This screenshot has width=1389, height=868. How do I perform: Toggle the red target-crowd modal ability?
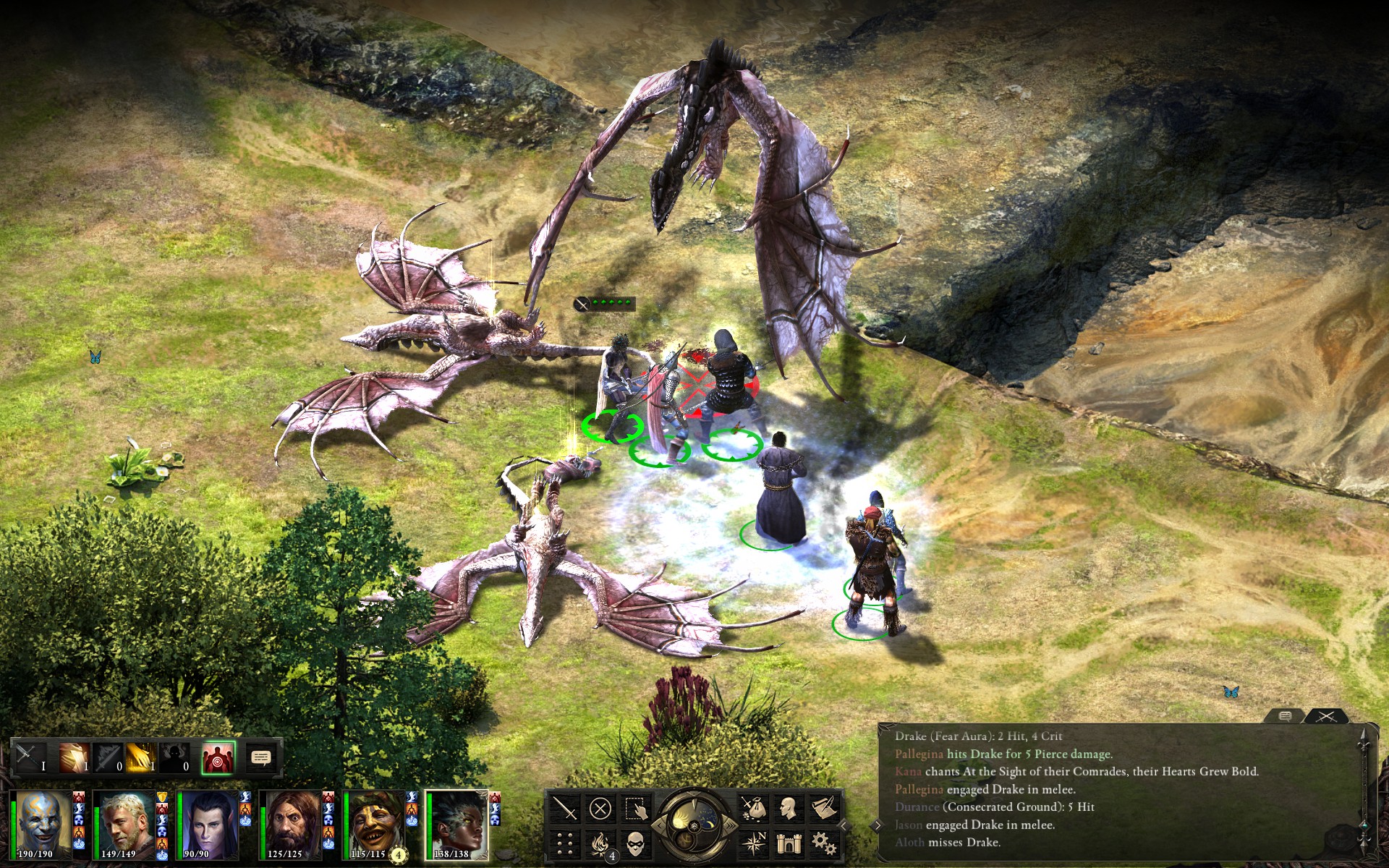218,758
